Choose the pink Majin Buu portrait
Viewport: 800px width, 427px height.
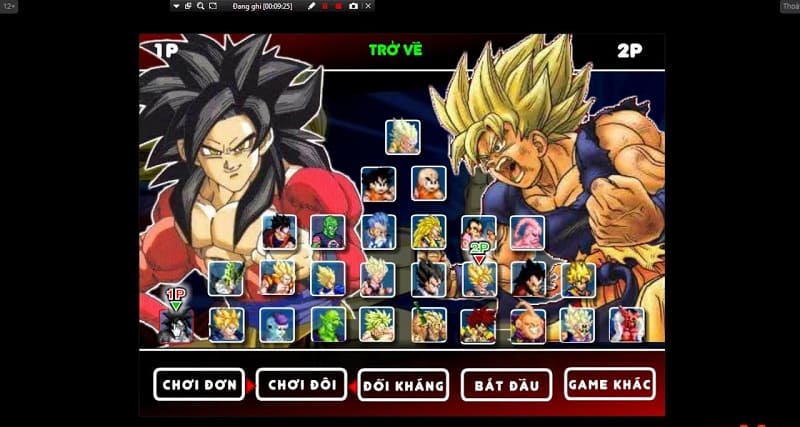click(527, 232)
